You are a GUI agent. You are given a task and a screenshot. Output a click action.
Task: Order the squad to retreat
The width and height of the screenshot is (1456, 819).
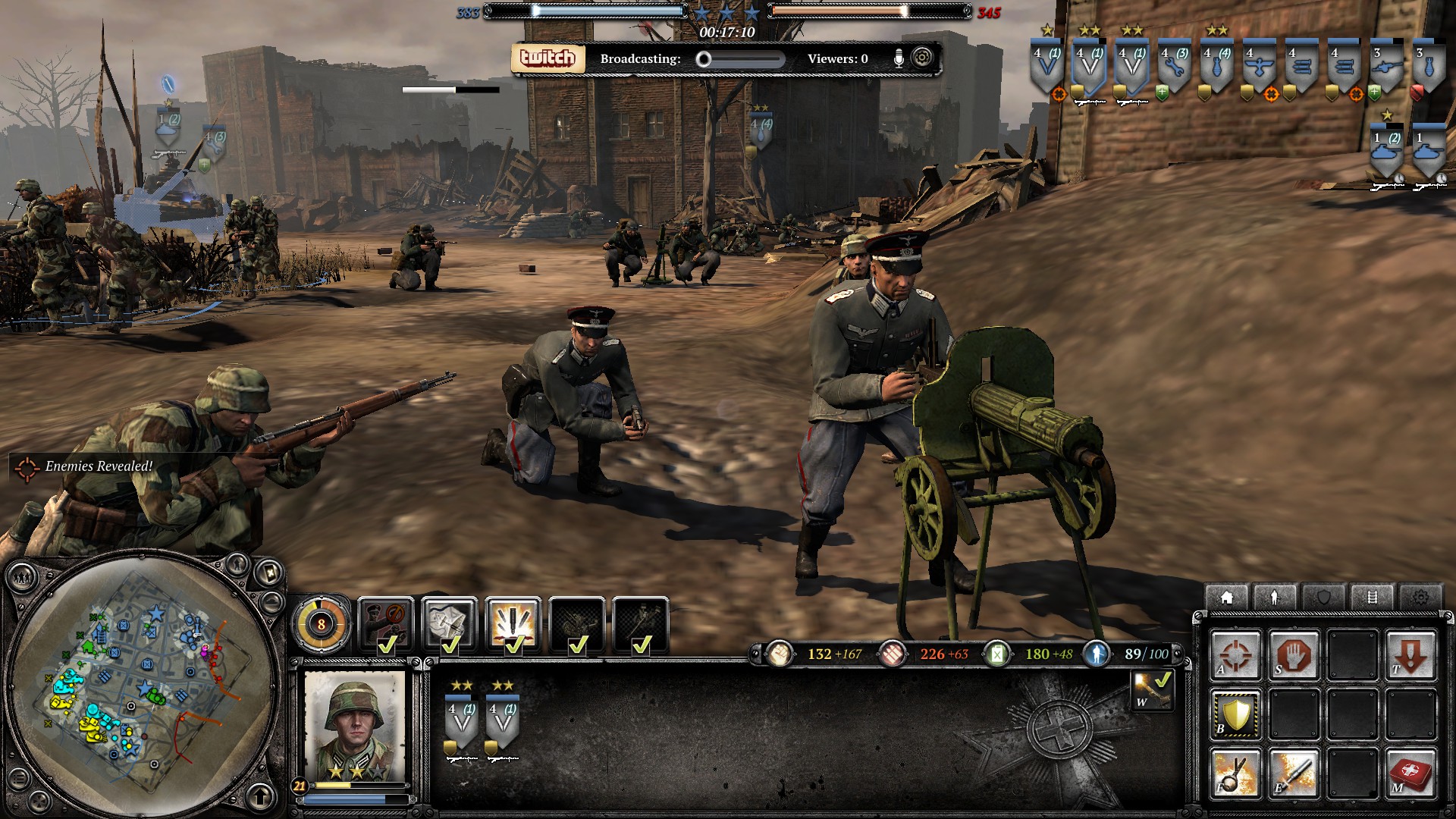pos(1410,654)
